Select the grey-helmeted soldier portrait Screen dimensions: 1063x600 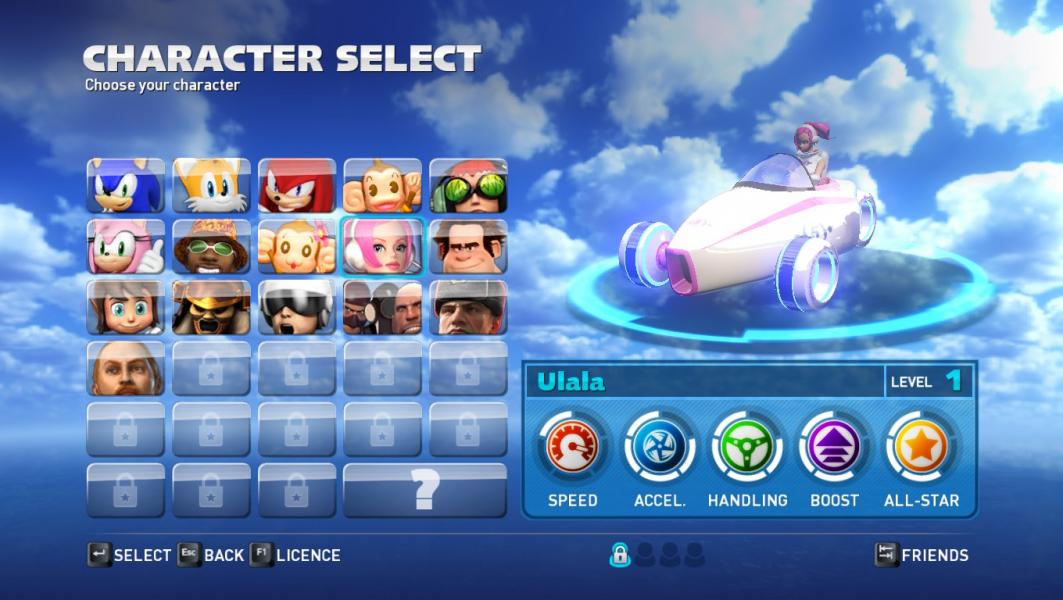(468, 308)
